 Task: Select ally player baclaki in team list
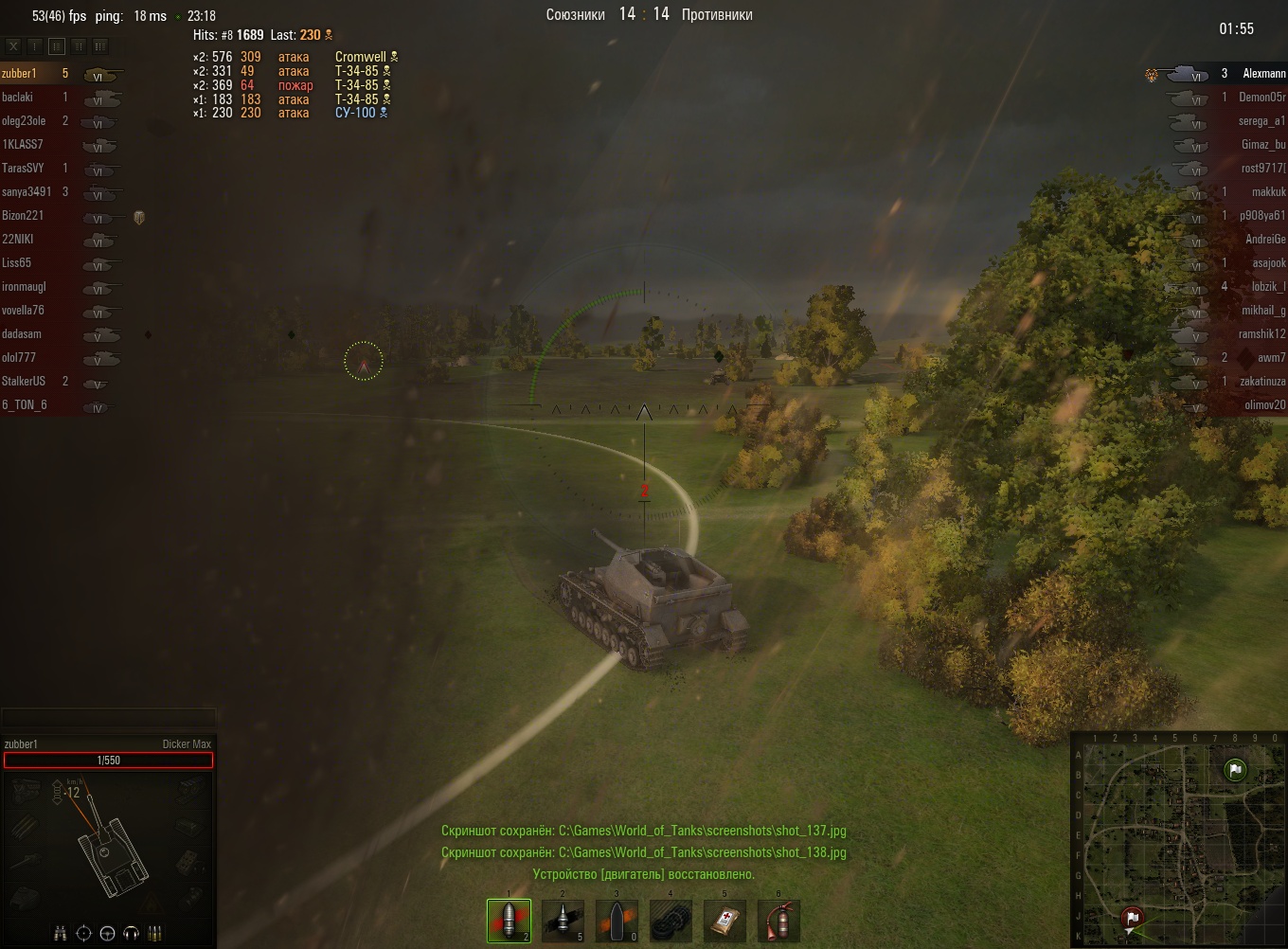click(18, 98)
